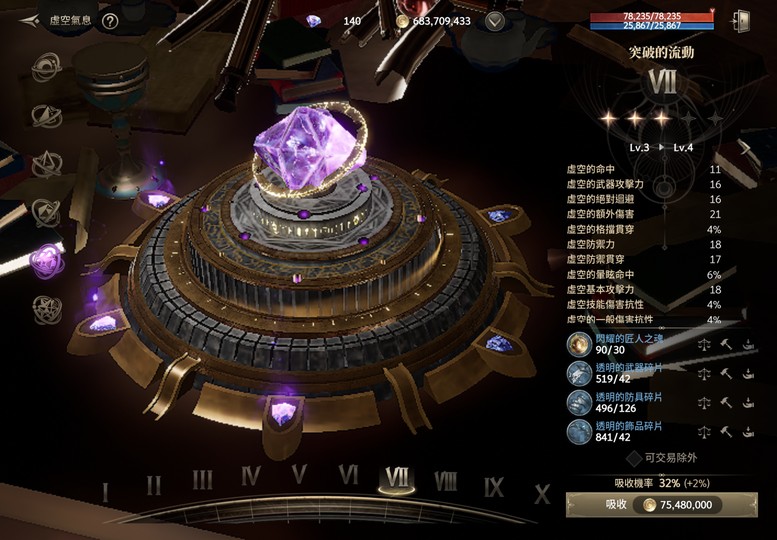Click the hammer icon for 透明的防具碎片
The height and width of the screenshot is (540, 777).
727,403
